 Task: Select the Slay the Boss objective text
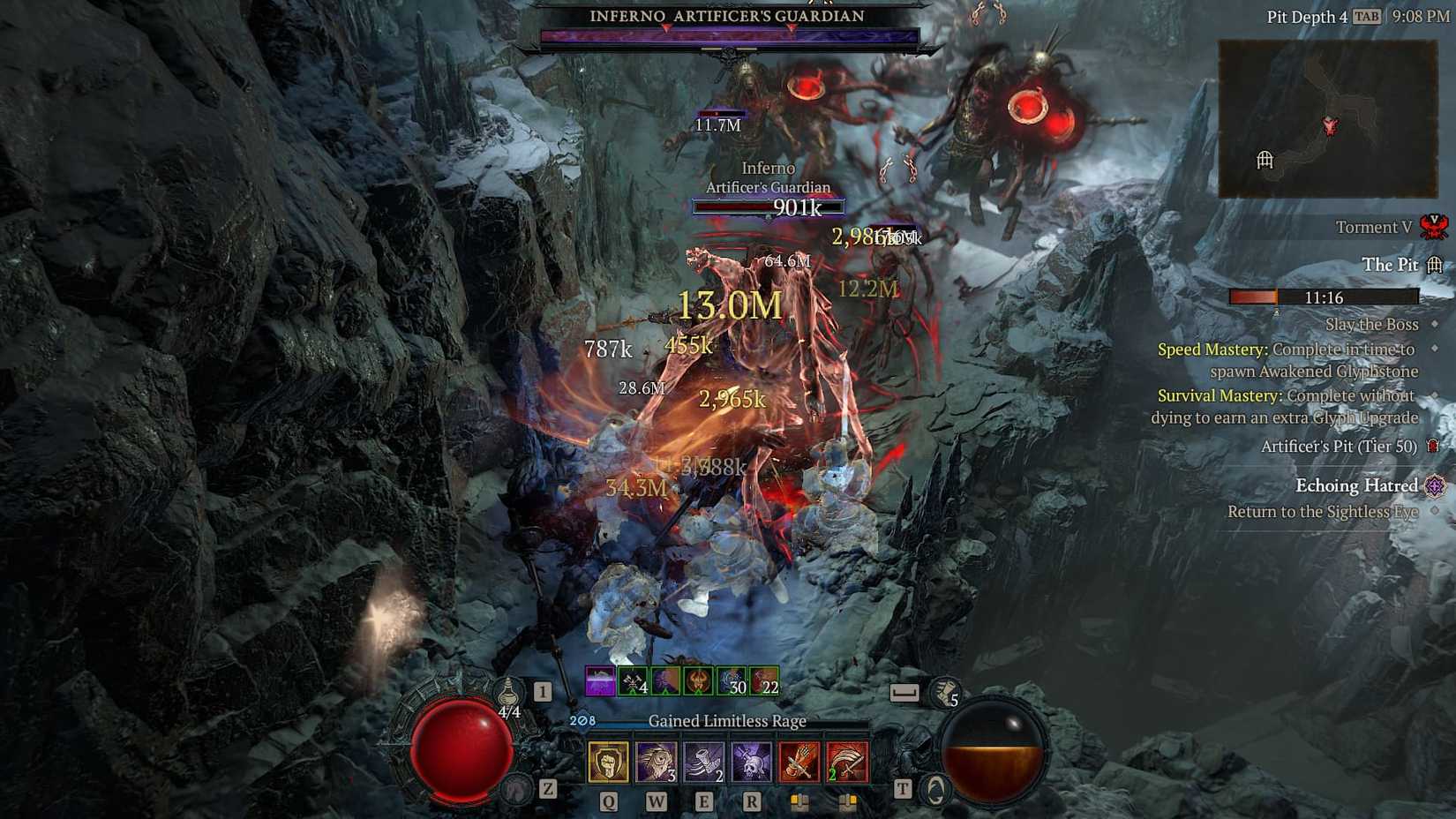pos(1371,325)
